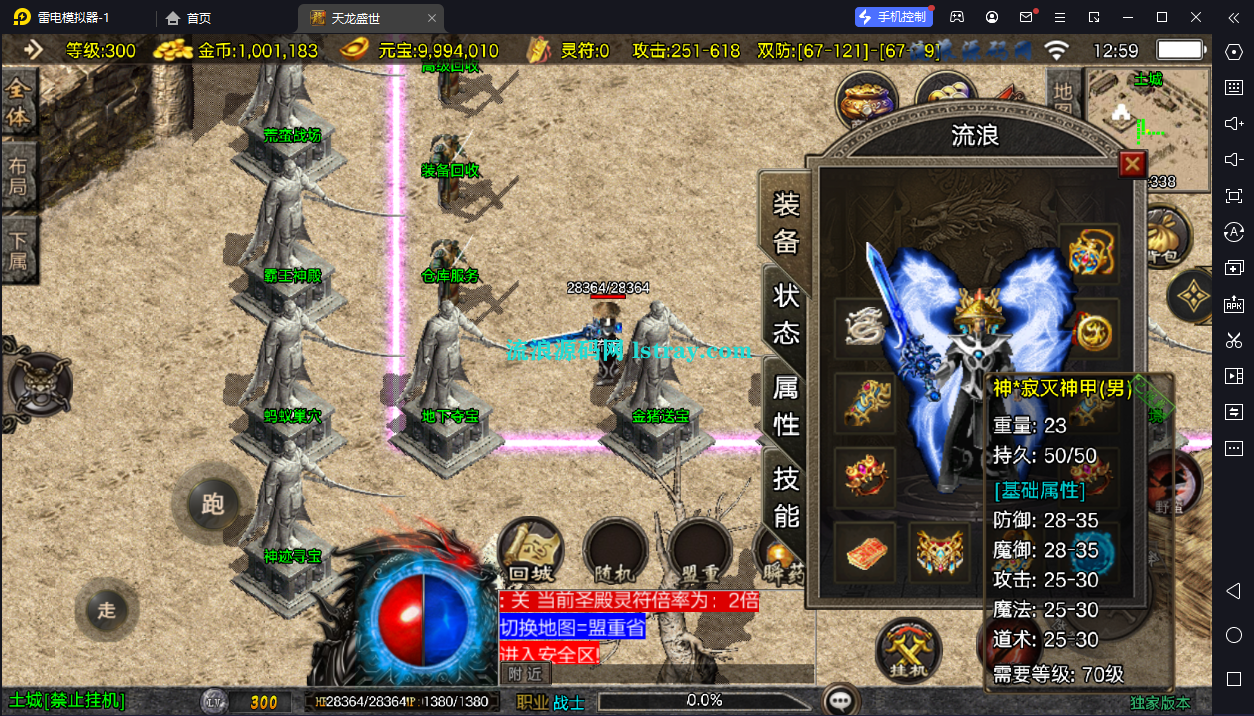The image size is (1254, 716).
Task: Switch movement to 走 walk mode
Action: tap(107, 610)
